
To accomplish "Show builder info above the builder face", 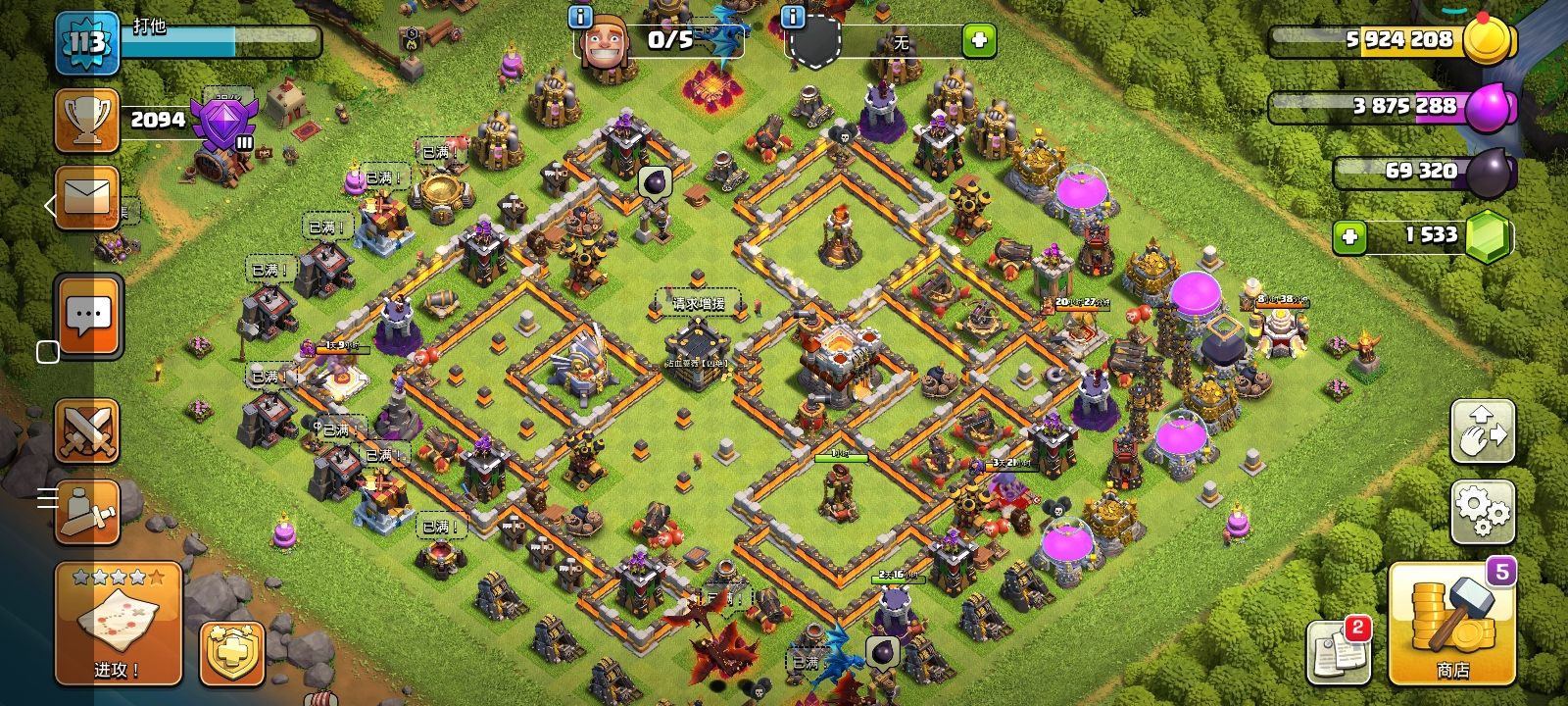I will 580,17.
